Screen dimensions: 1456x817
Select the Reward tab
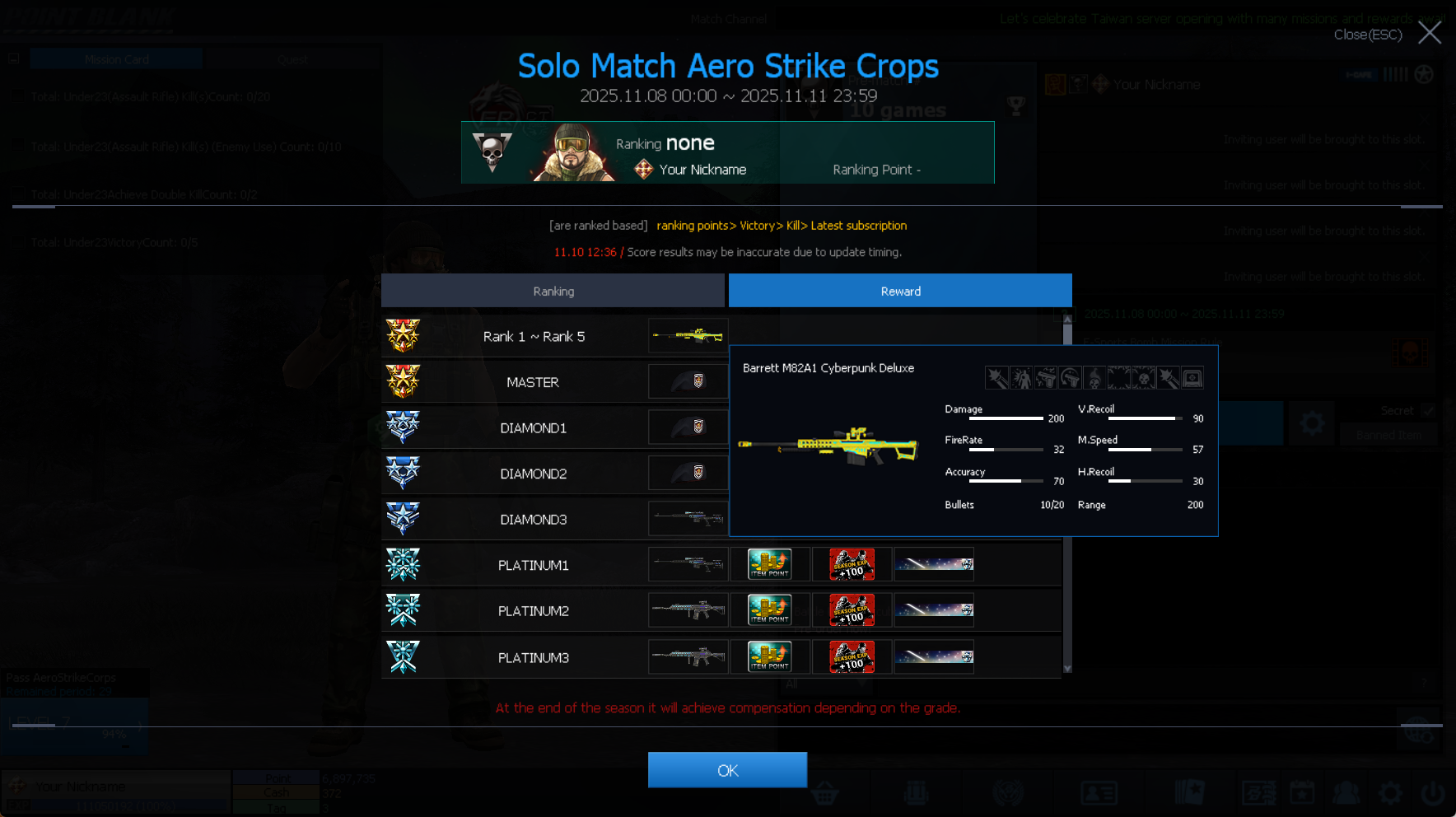(900, 291)
